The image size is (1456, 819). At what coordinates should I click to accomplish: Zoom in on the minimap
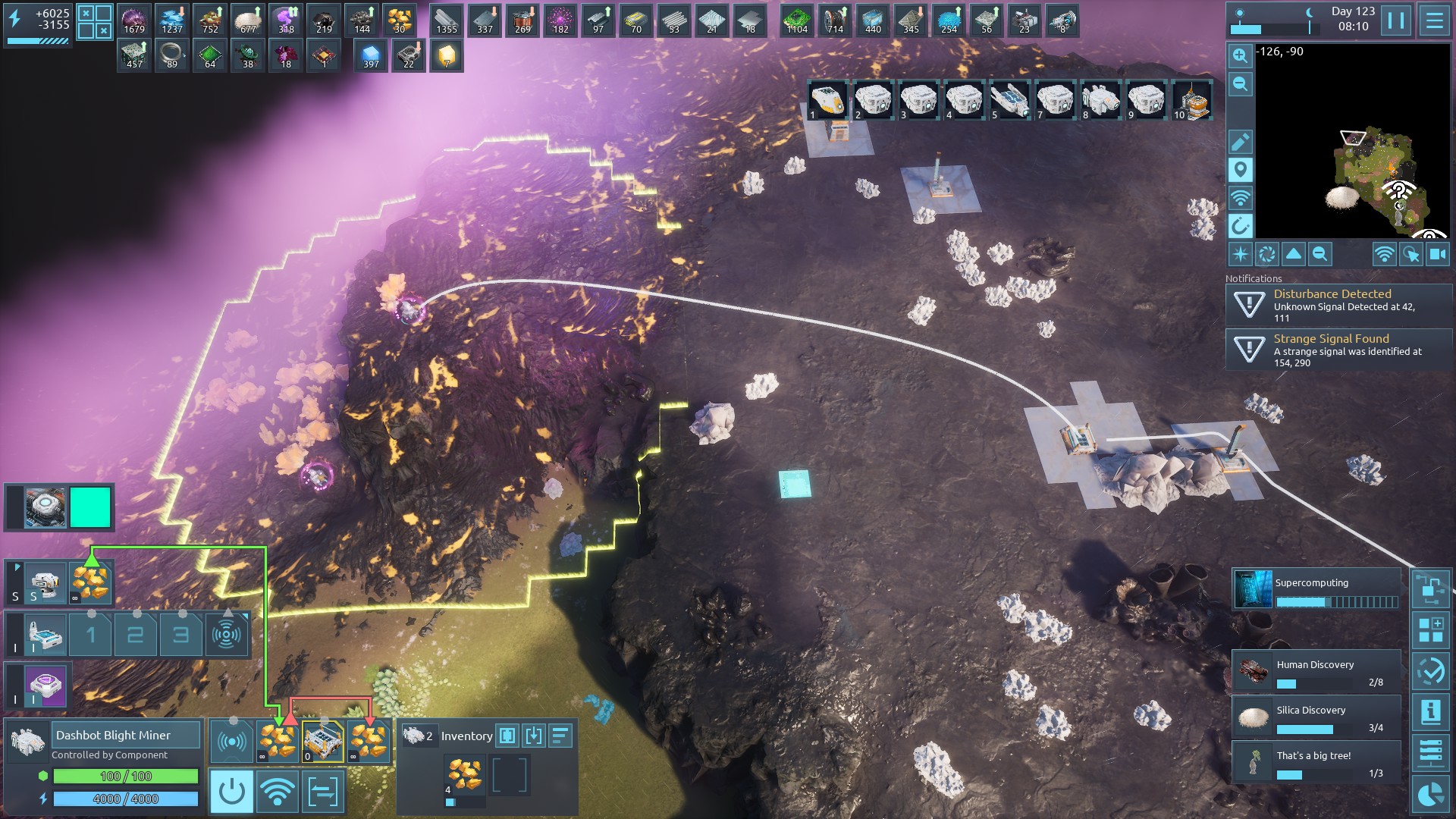coord(1240,55)
